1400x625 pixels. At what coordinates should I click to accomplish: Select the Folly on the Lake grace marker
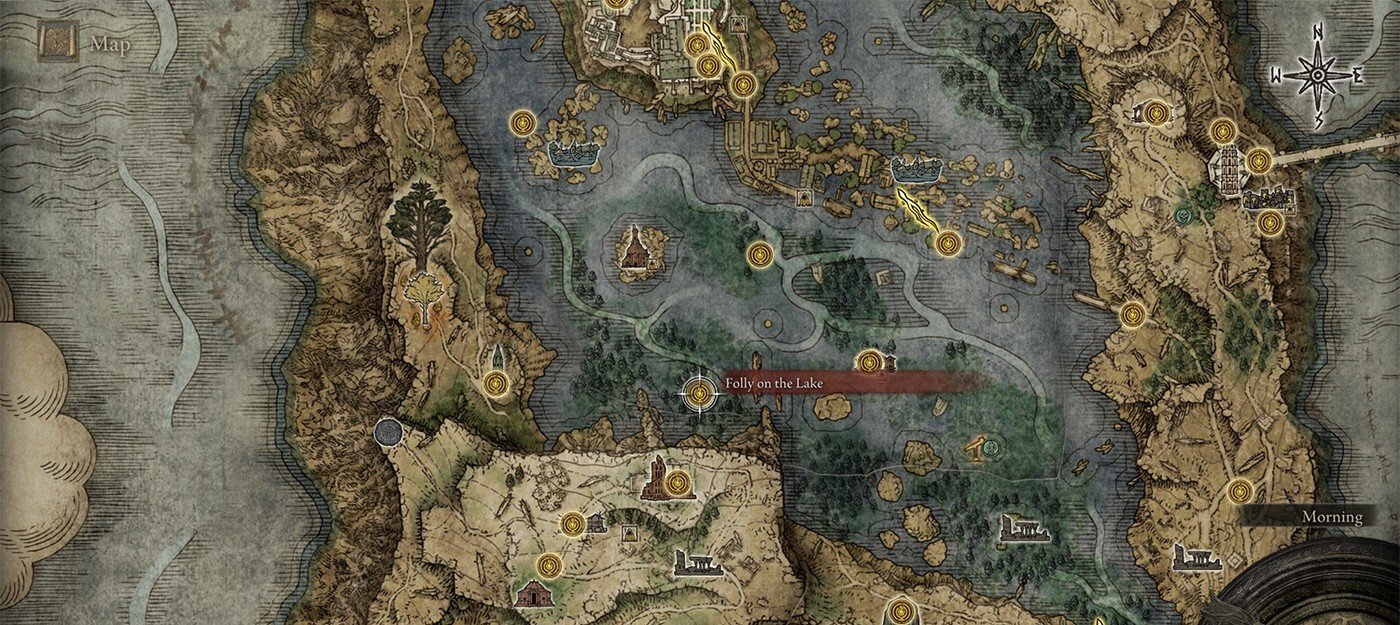(x=700, y=393)
